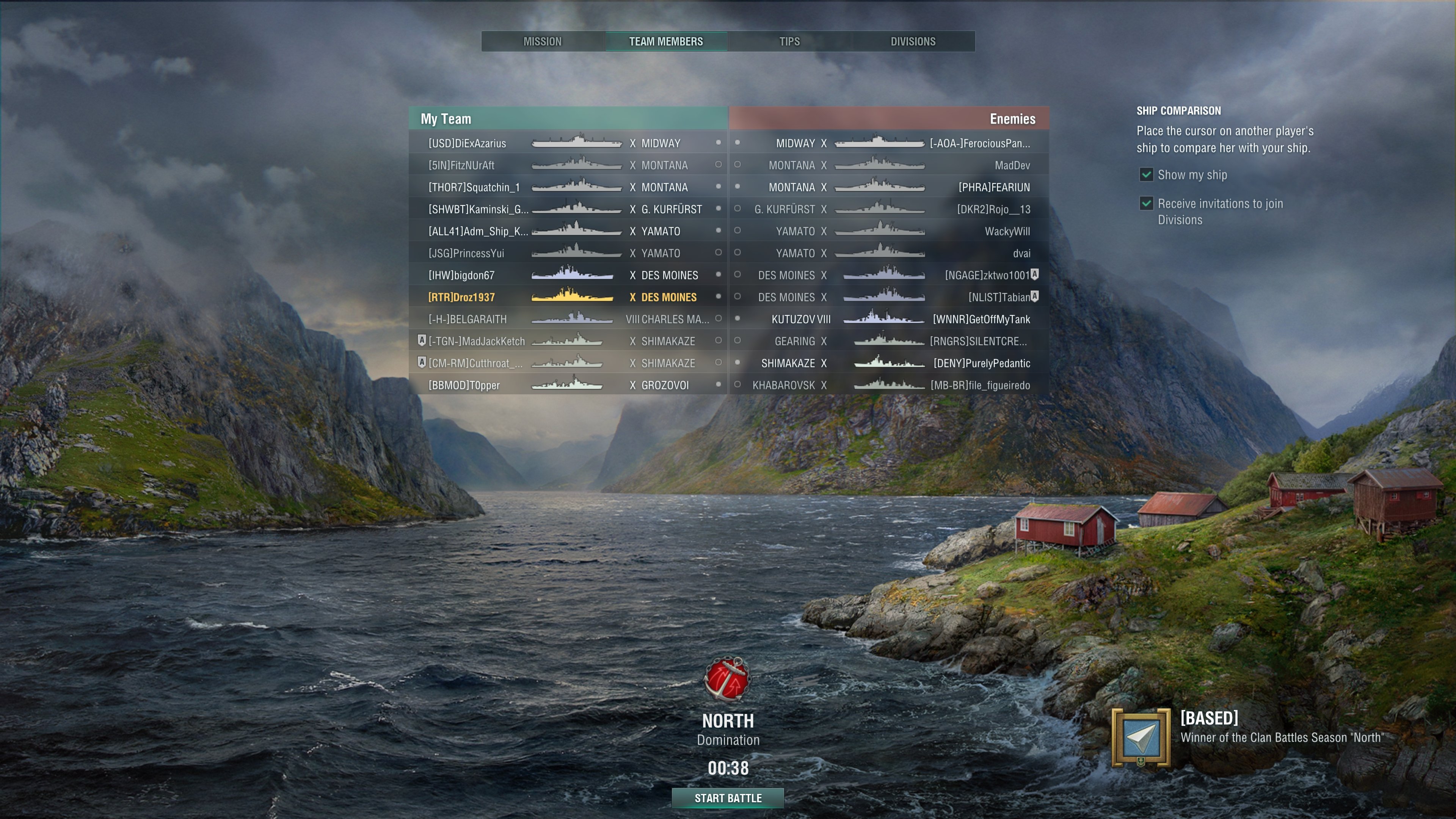
Task: Select teammate [BBMOD]T0pper's Grozovoi
Action: [568, 386]
